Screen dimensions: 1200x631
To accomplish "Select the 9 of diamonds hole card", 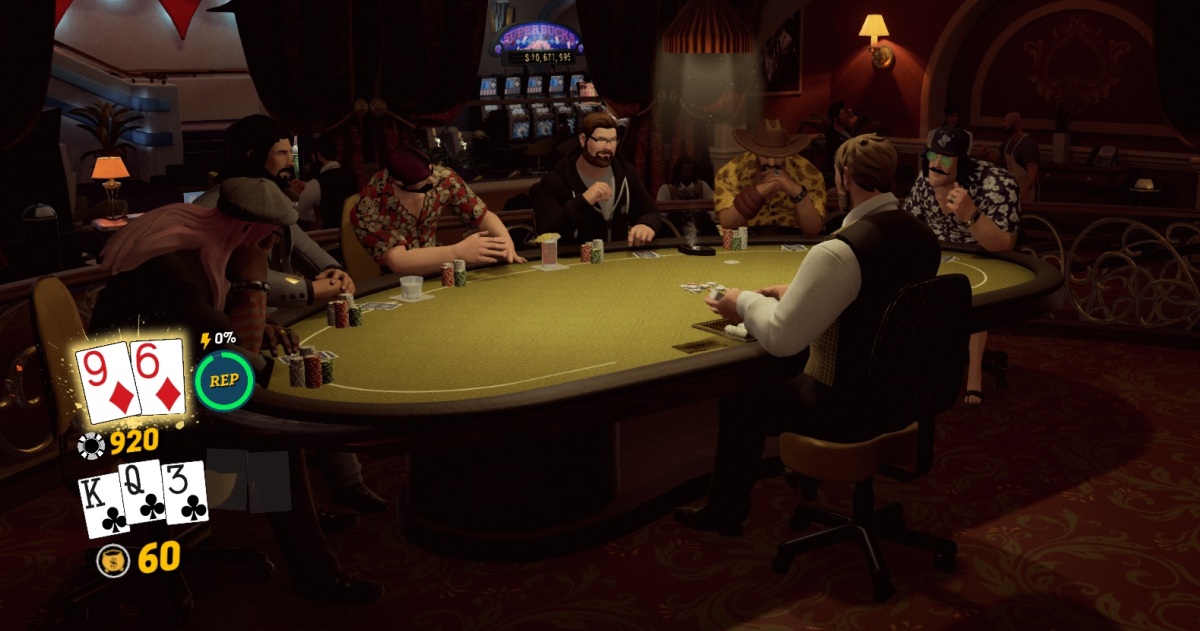I will pyautogui.click(x=105, y=382).
